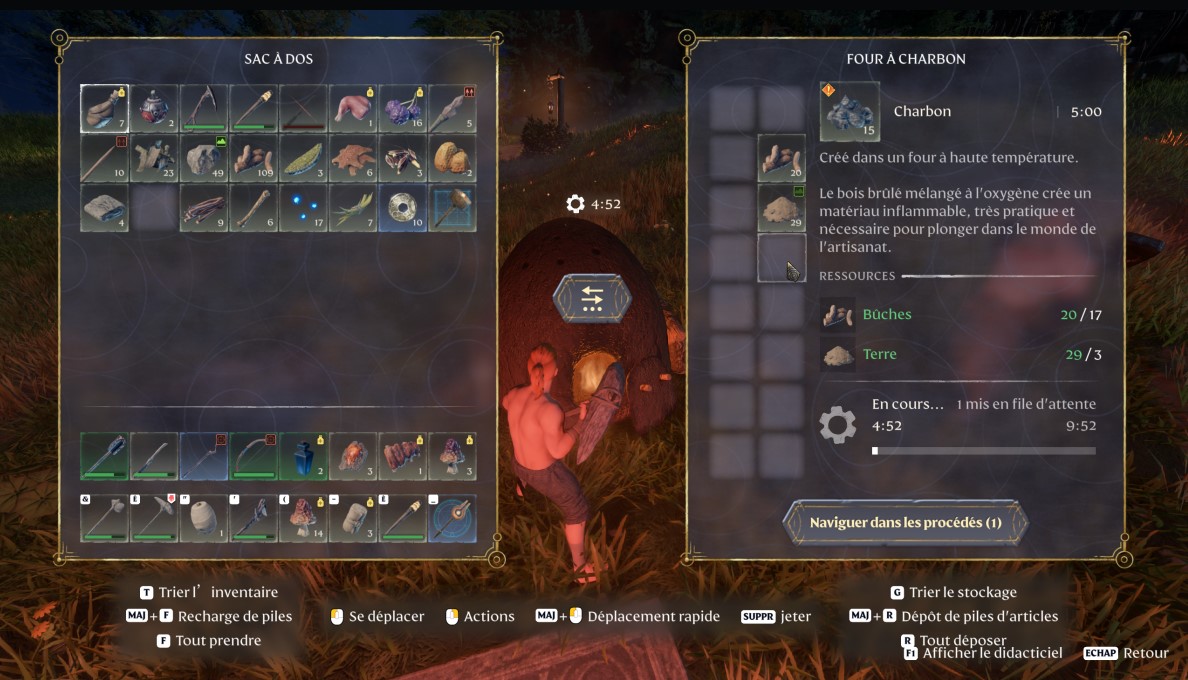This screenshot has width=1188, height=680.
Task: Select the pickaxe in the hotbar
Action: (154, 518)
